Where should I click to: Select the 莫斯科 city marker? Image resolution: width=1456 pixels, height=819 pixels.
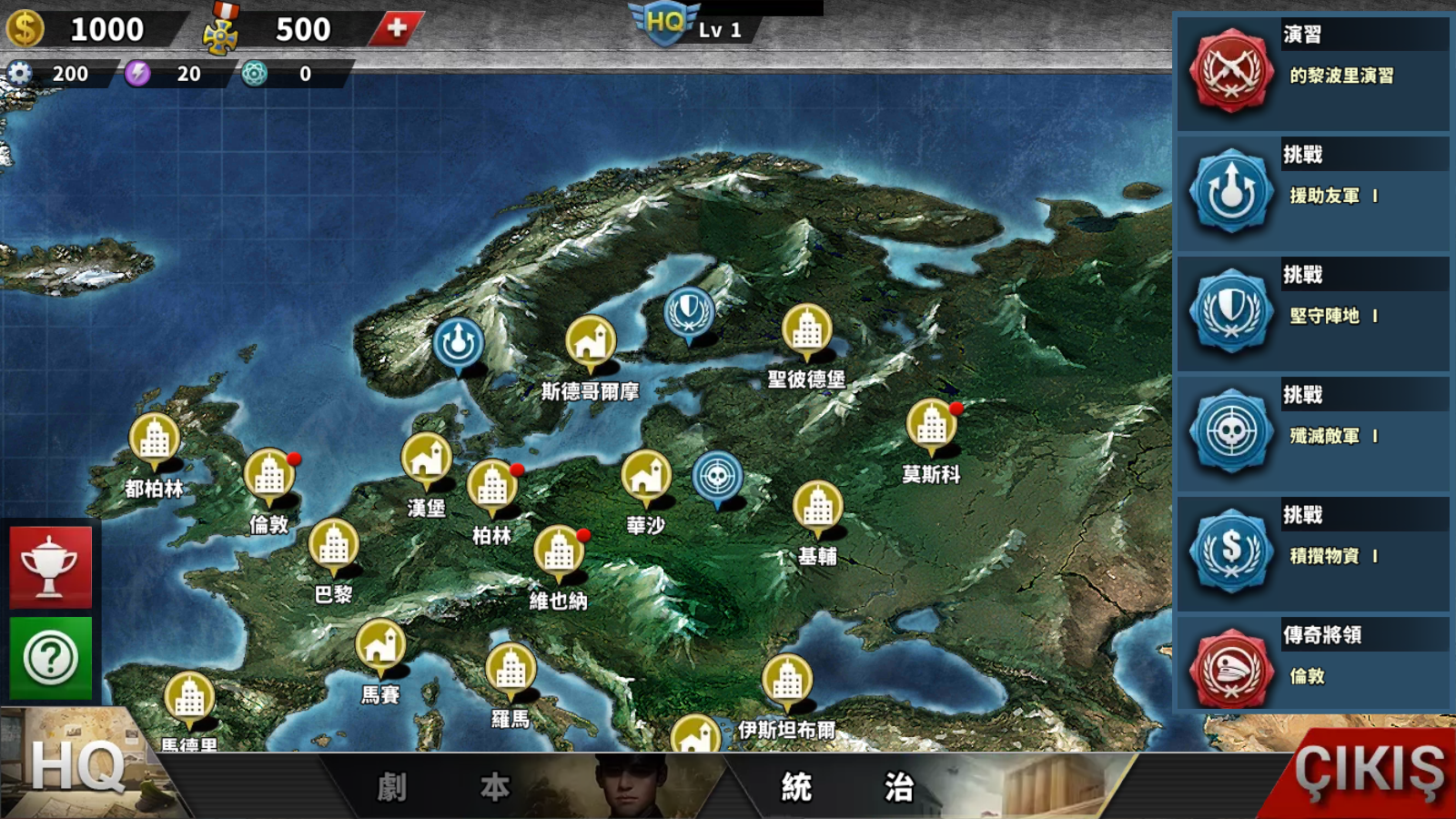point(931,426)
